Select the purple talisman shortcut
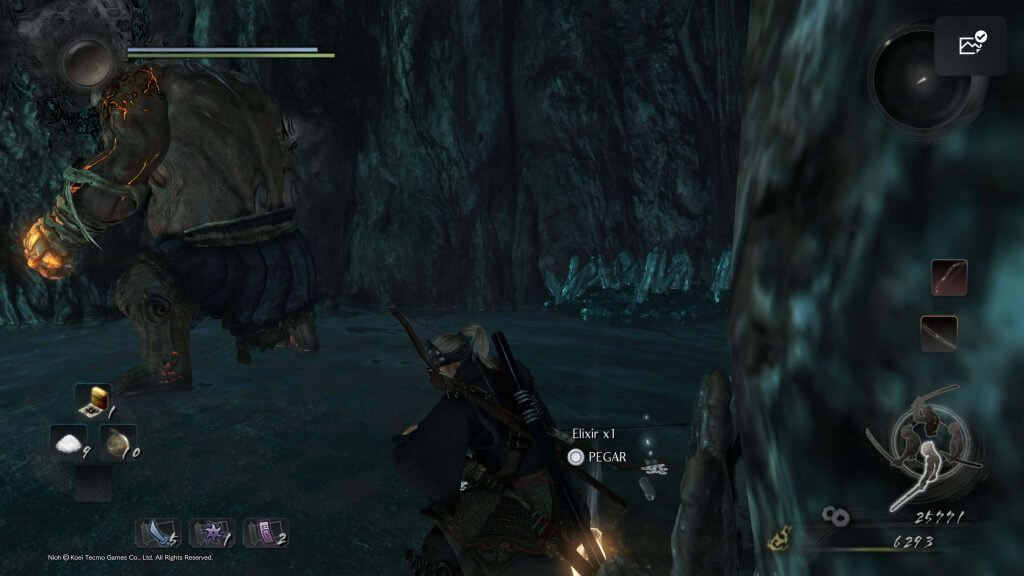This screenshot has width=1024, height=576. tap(266, 531)
